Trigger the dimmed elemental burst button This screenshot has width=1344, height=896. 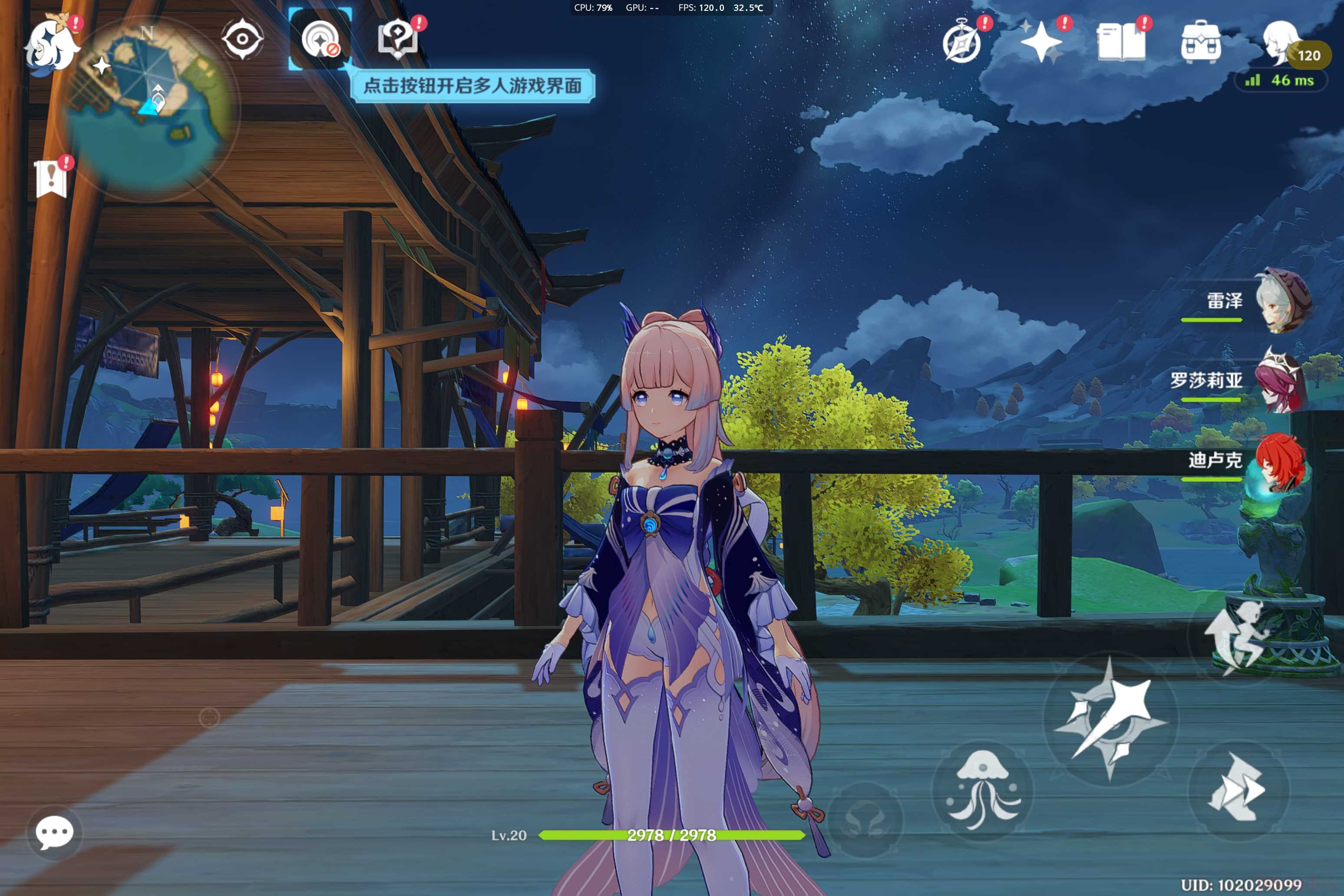(865, 818)
